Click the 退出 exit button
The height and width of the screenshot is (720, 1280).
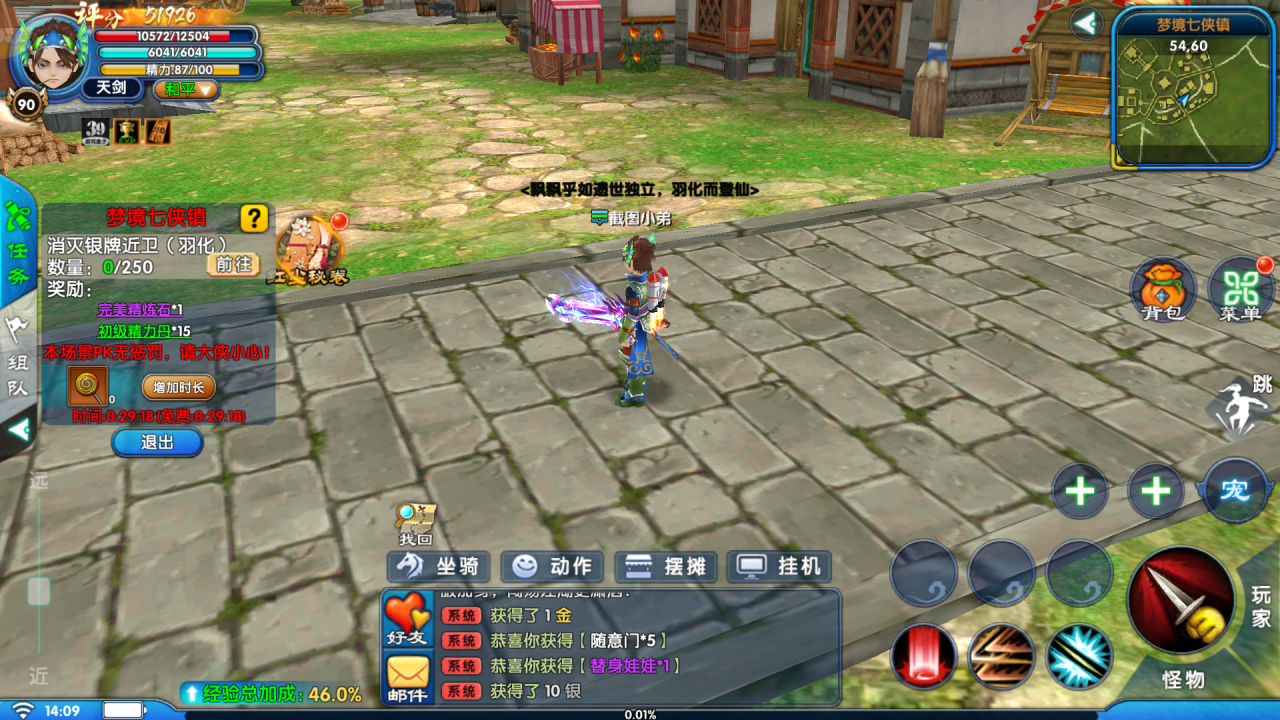(157, 442)
